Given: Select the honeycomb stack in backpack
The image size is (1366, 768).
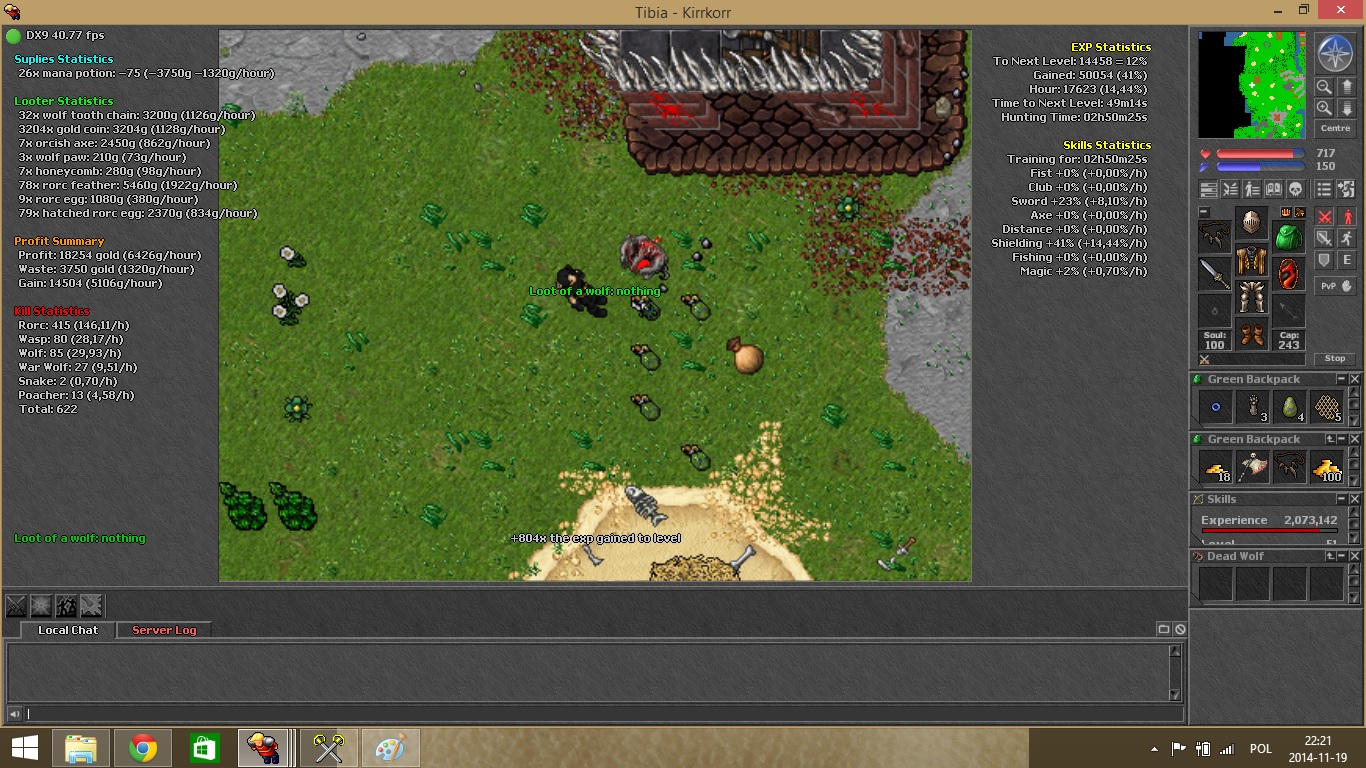Looking at the screenshot, I should [1326, 407].
